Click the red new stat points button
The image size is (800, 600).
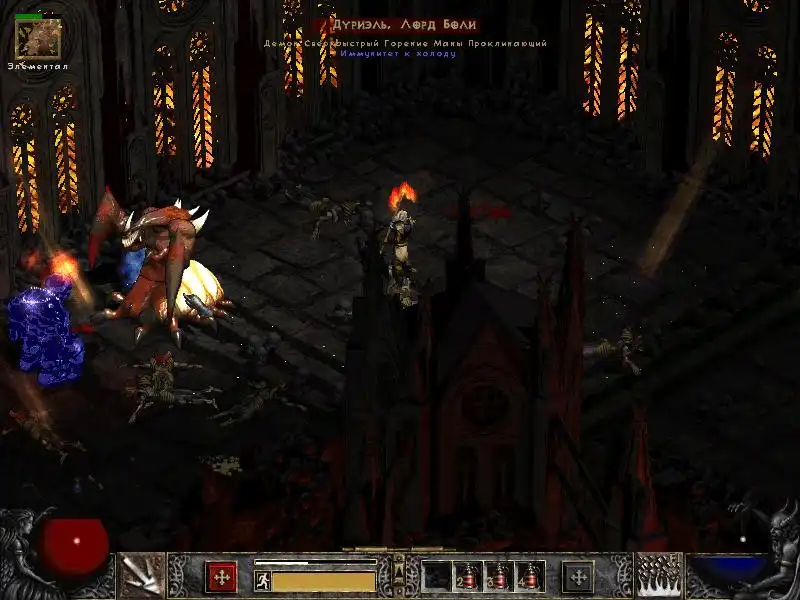point(221,577)
